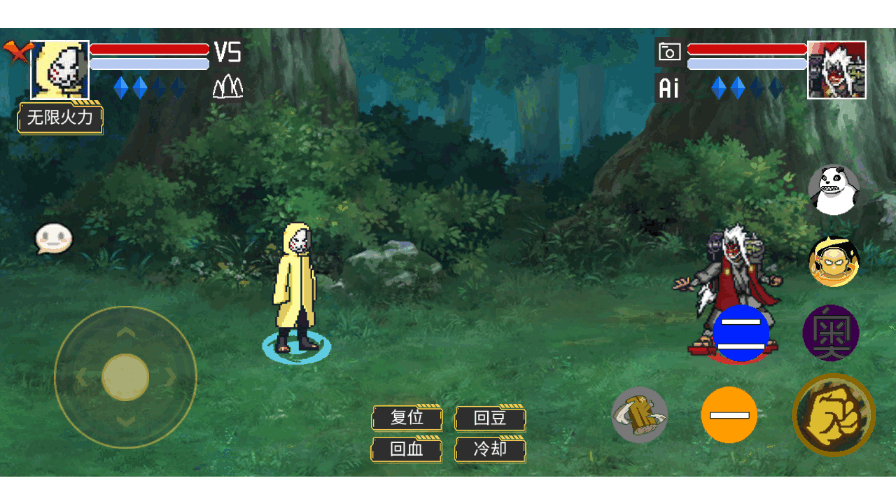This screenshot has width=896, height=504.
Task: Select the white-haired enemy portrait
Action: 837,69
